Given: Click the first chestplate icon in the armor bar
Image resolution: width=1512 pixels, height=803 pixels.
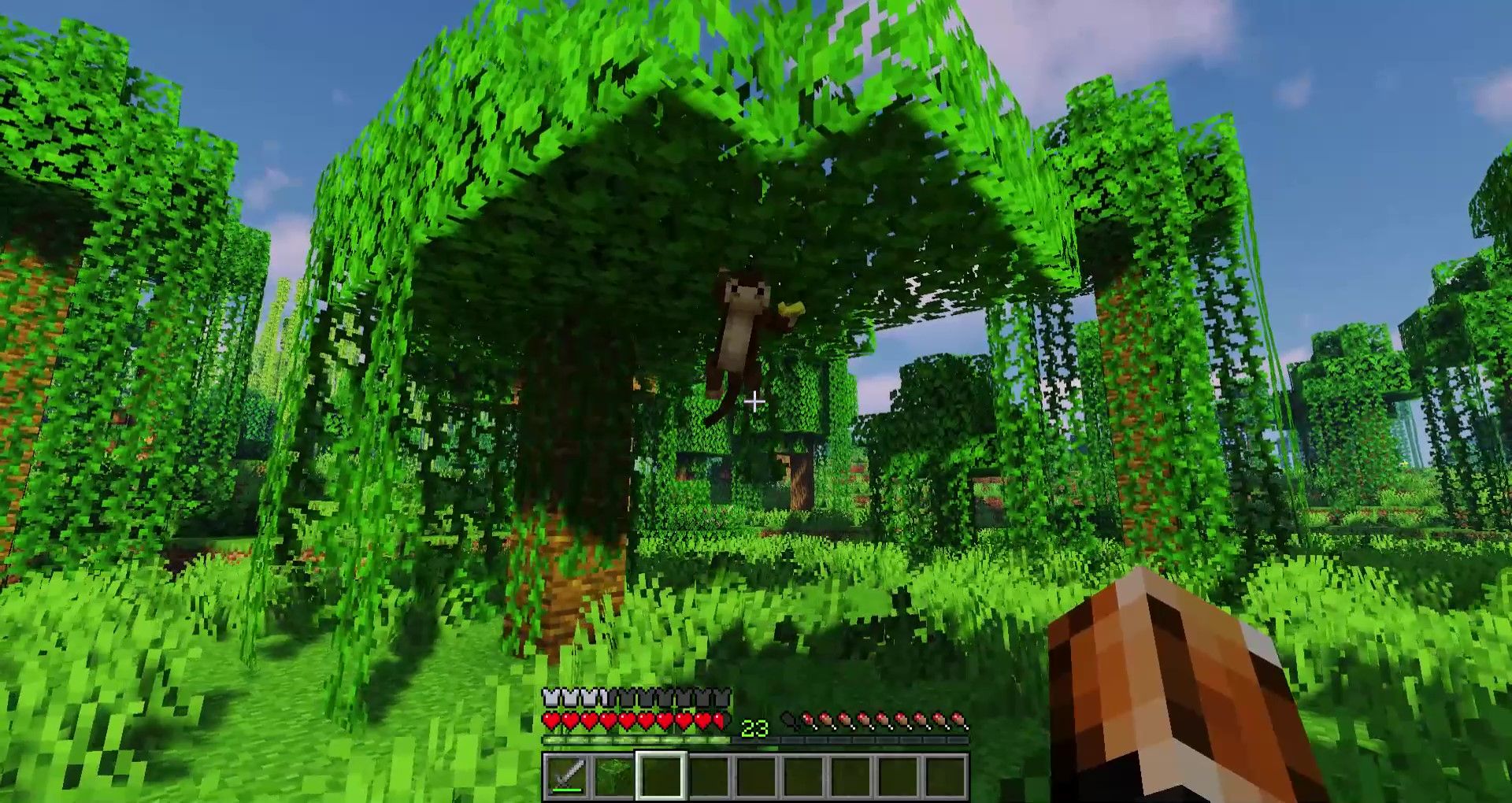Looking at the screenshot, I should click(x=550, y=695).
